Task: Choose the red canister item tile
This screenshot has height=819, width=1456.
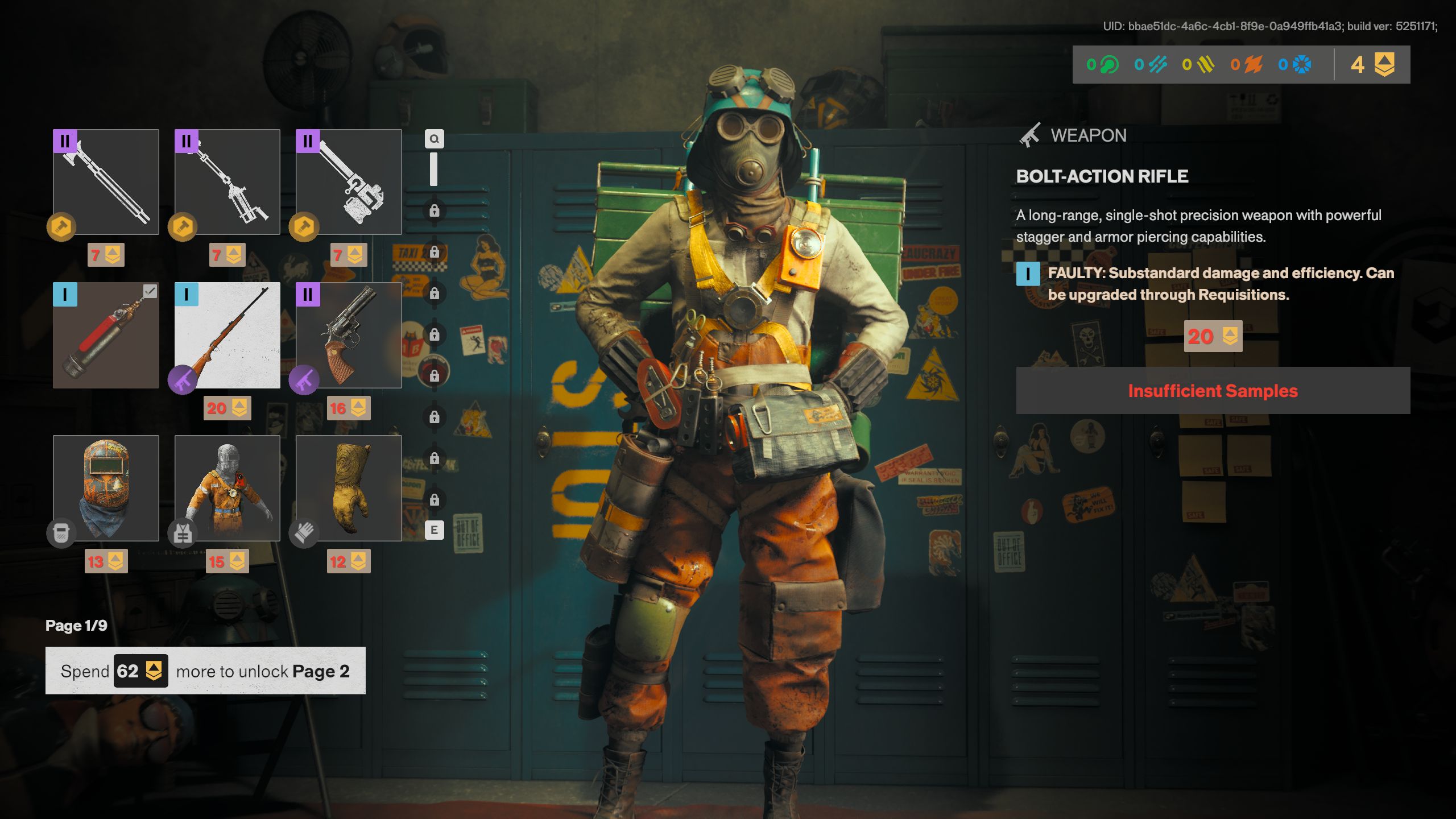Action: click(106, 335)
